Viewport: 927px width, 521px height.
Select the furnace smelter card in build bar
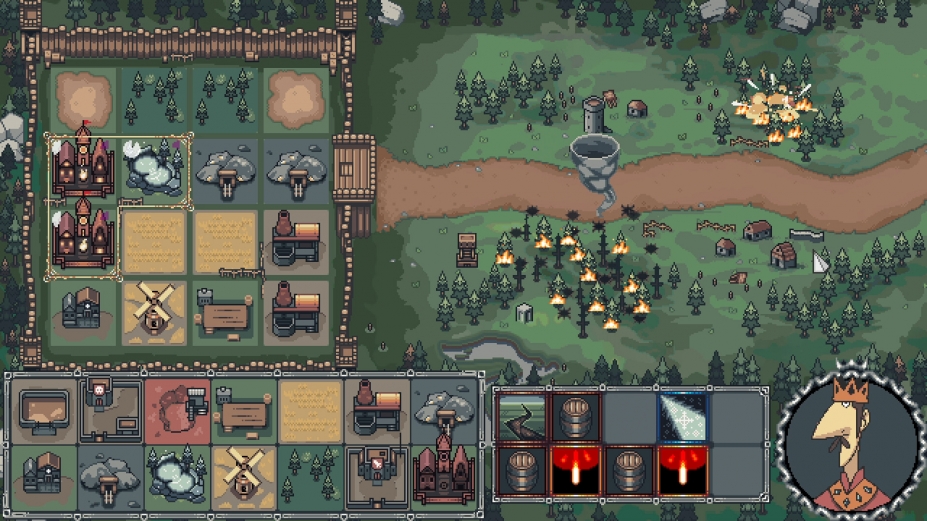click(377, 410)
